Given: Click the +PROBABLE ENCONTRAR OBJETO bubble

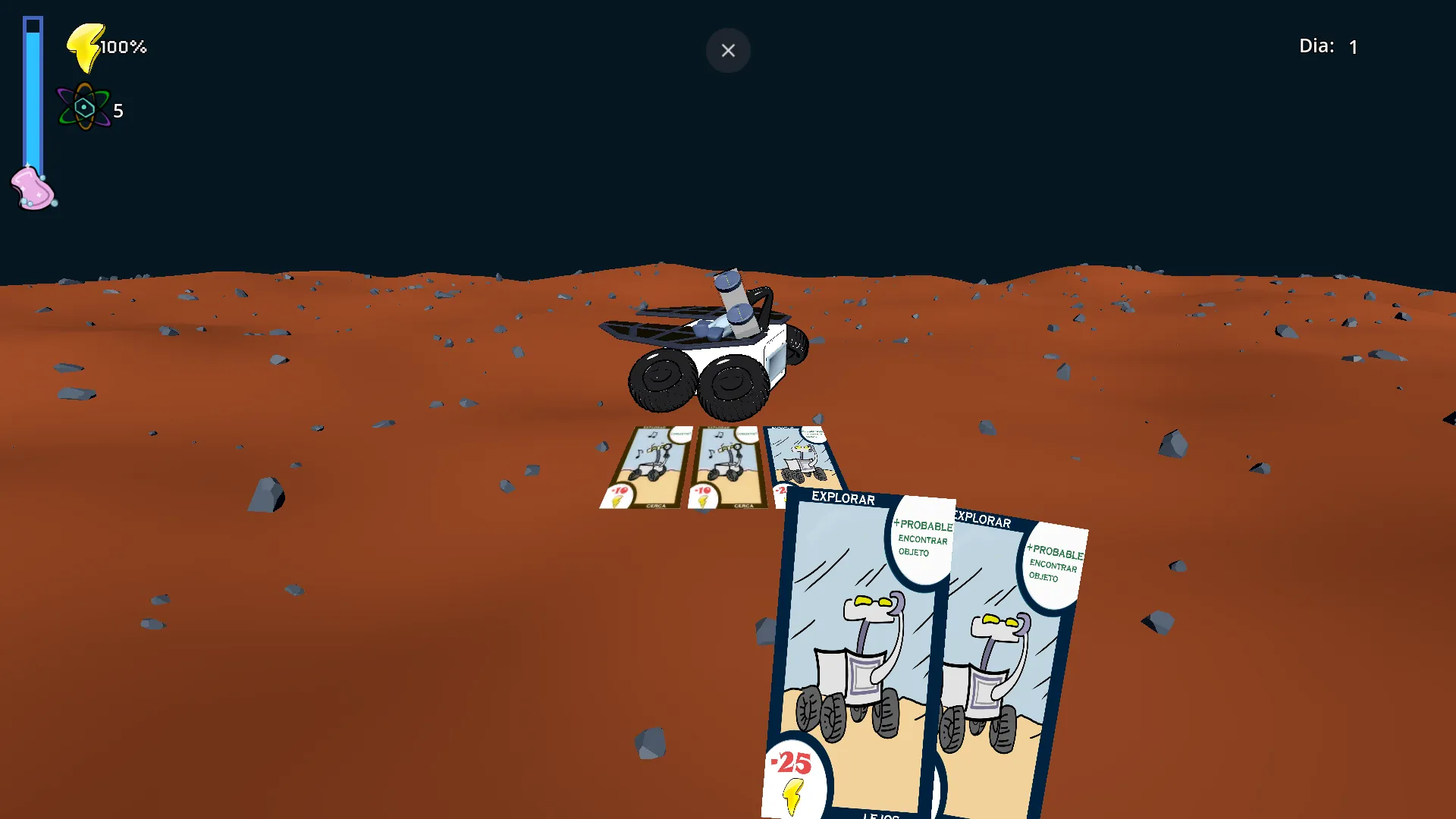Looking at the screenshot, I should click(922, 540).
